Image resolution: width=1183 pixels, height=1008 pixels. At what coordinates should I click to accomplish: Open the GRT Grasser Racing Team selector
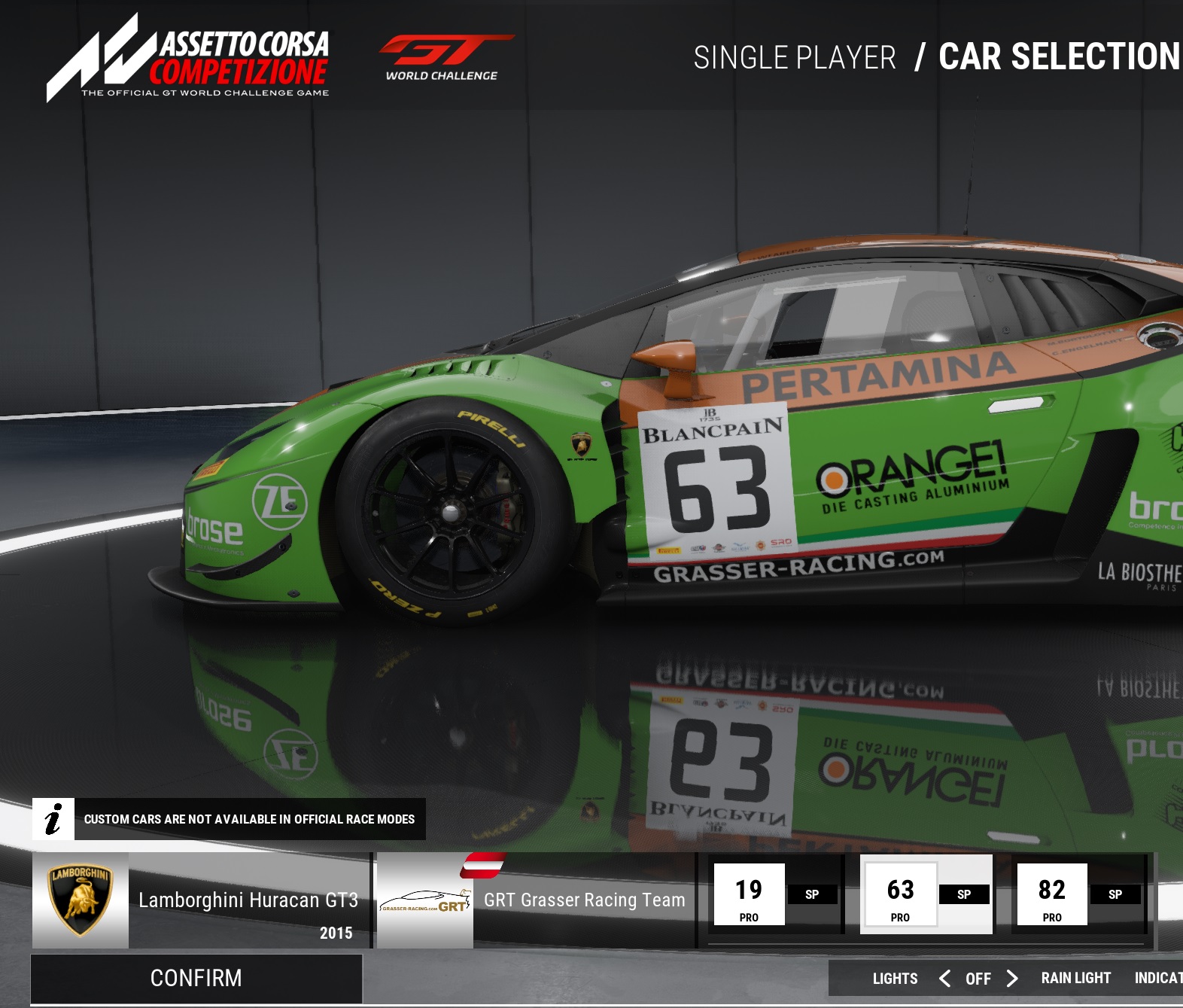point(536,900)
